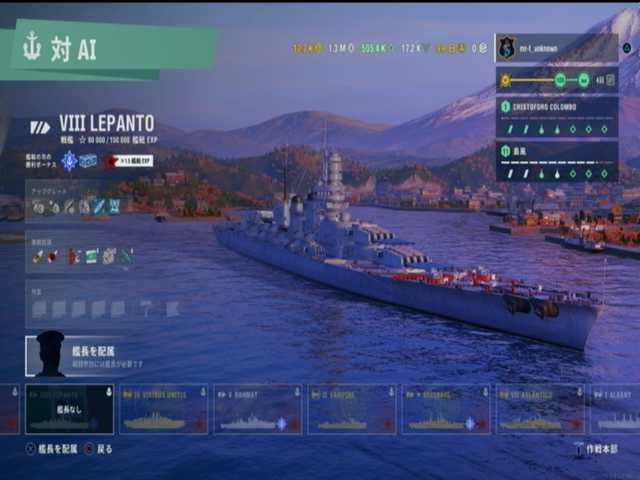Screen dimensions: 640x480
Task: Show the battle pass progress bar
Action: click(x=556, y=80)
